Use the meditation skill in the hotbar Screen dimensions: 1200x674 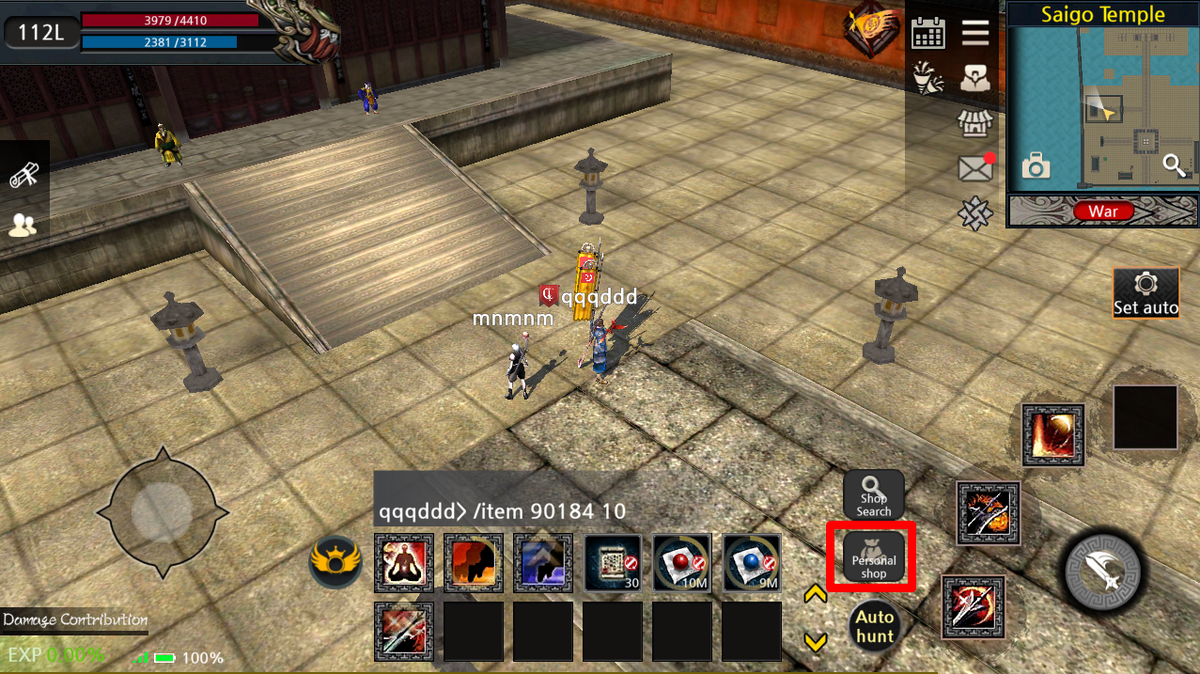pos(404,563)
